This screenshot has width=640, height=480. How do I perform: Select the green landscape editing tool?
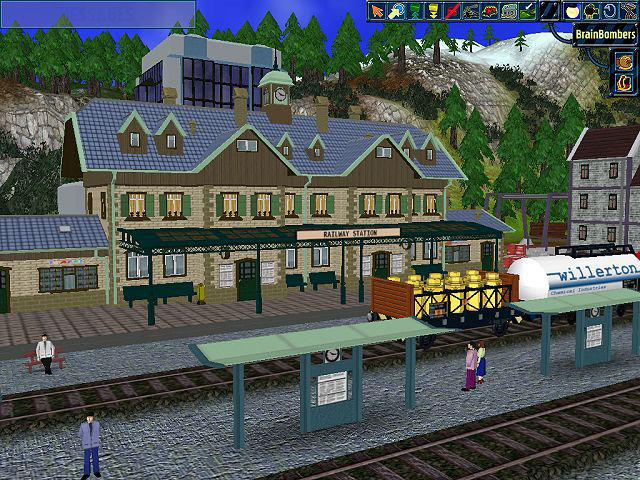pos(529,10)
